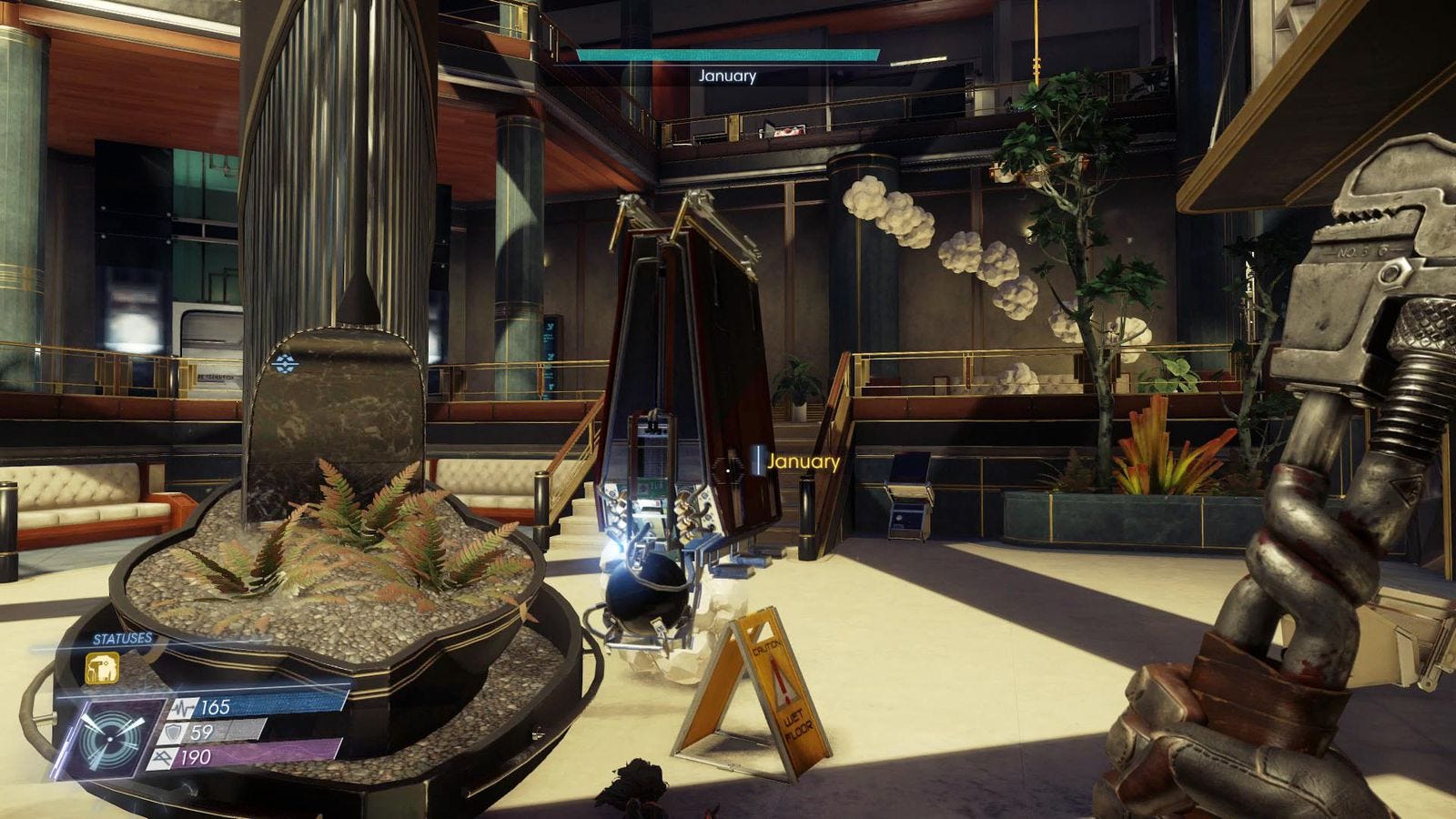Select the blue objective waypoint marker

[x=285, y=364]
